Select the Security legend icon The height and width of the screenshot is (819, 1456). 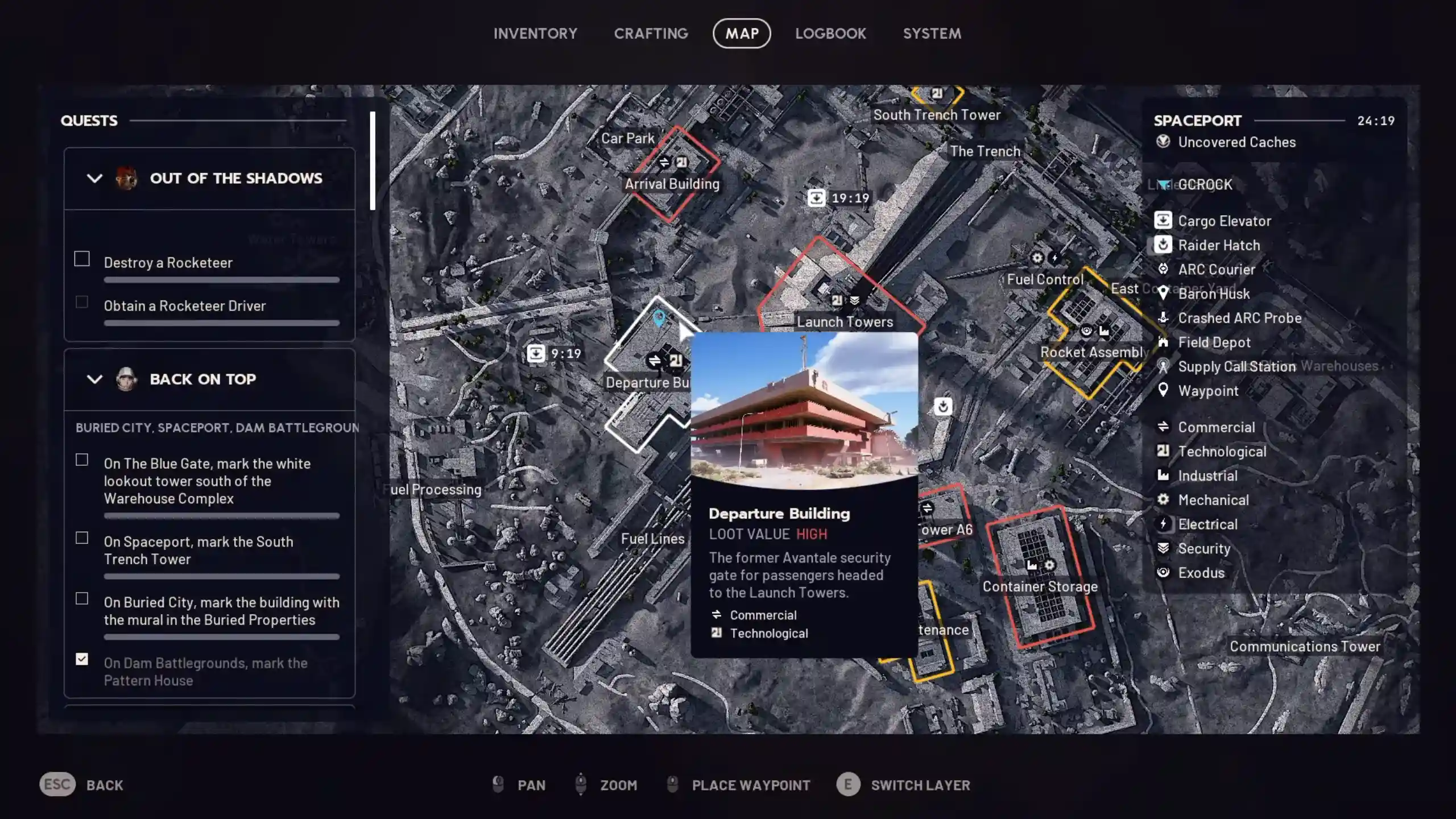[x=1164, y=548]
